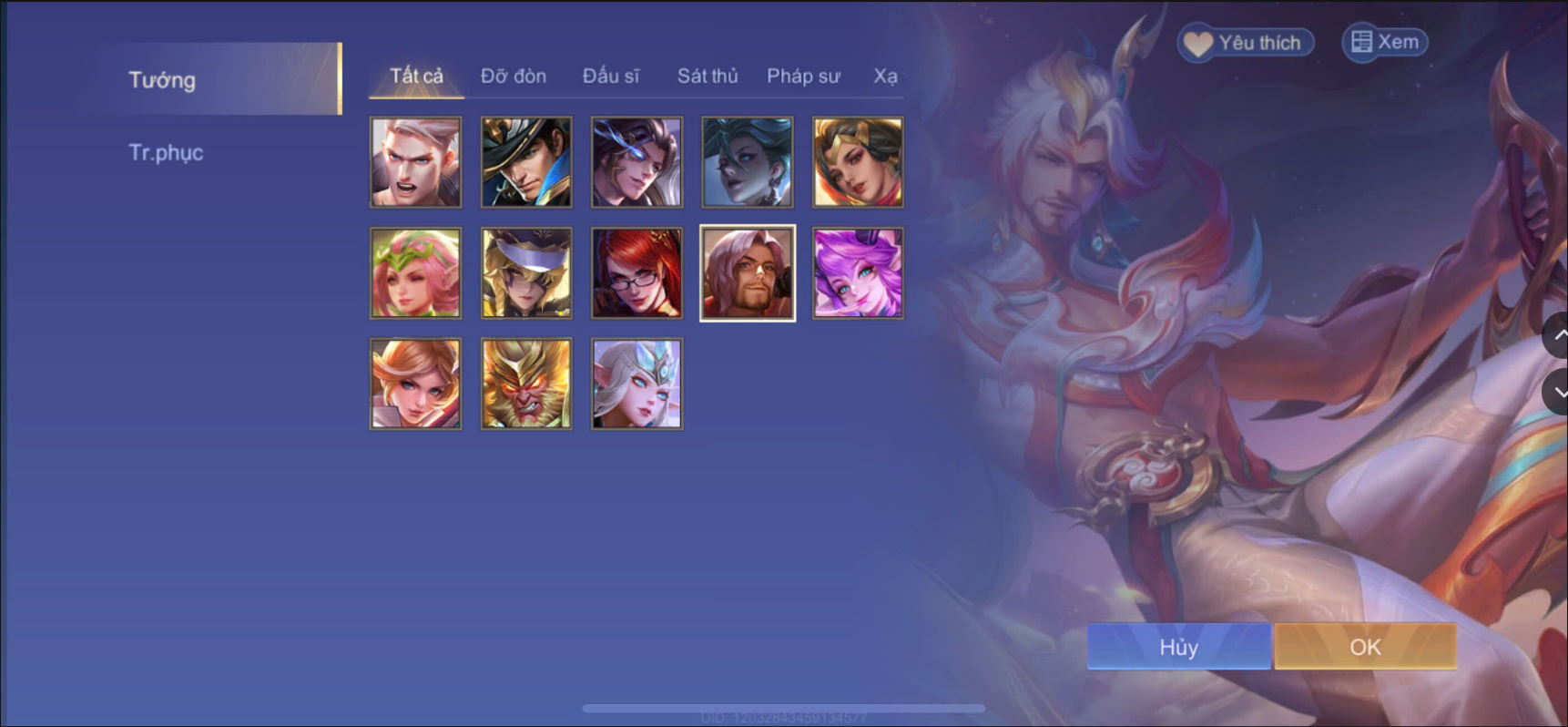Click the highlighted pink-haired hero thumbnail

747,272
